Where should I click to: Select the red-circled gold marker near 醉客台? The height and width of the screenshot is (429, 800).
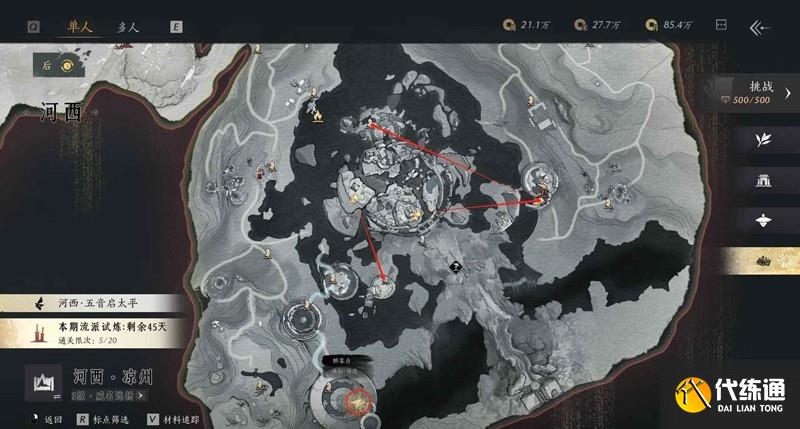(x=356, y=403)
